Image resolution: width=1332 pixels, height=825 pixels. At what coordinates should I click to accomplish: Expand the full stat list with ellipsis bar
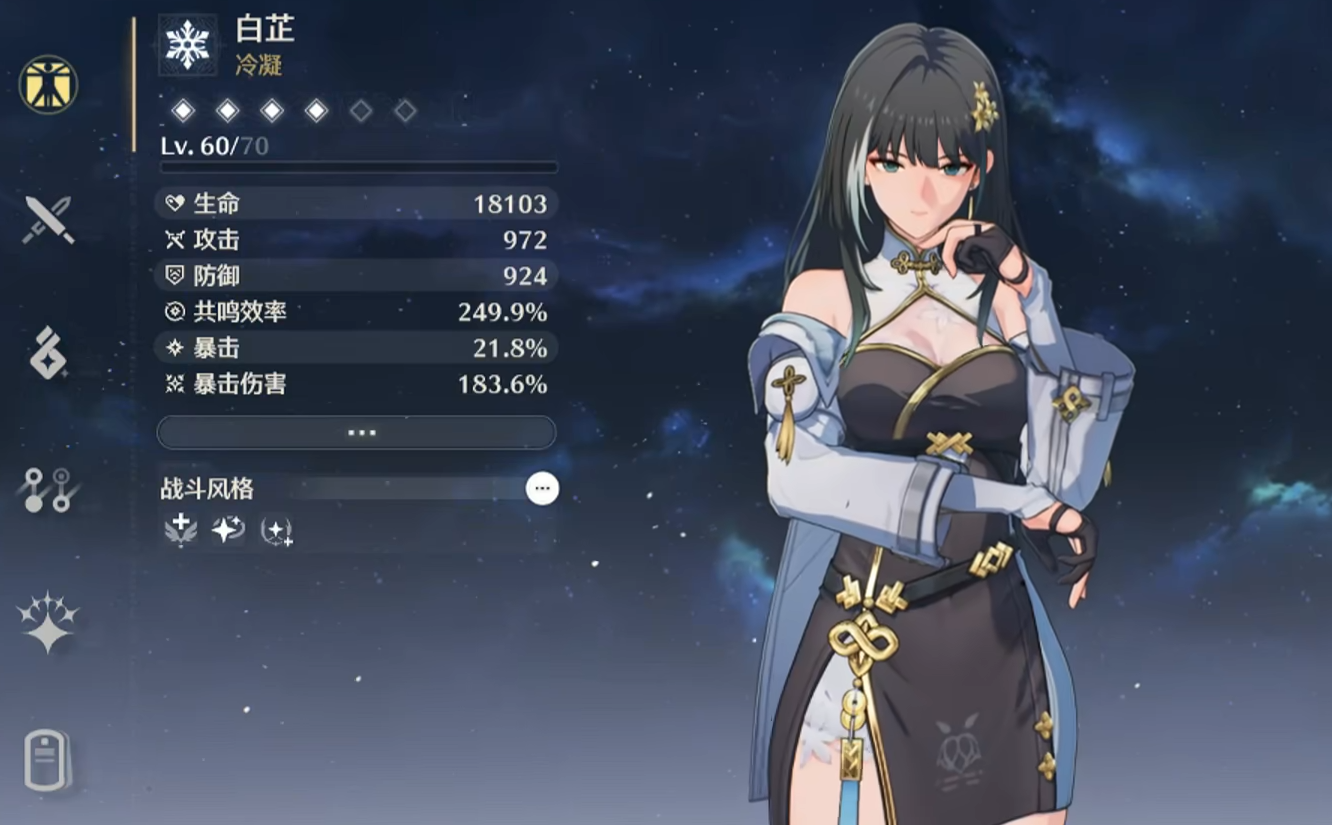point(356,433)
